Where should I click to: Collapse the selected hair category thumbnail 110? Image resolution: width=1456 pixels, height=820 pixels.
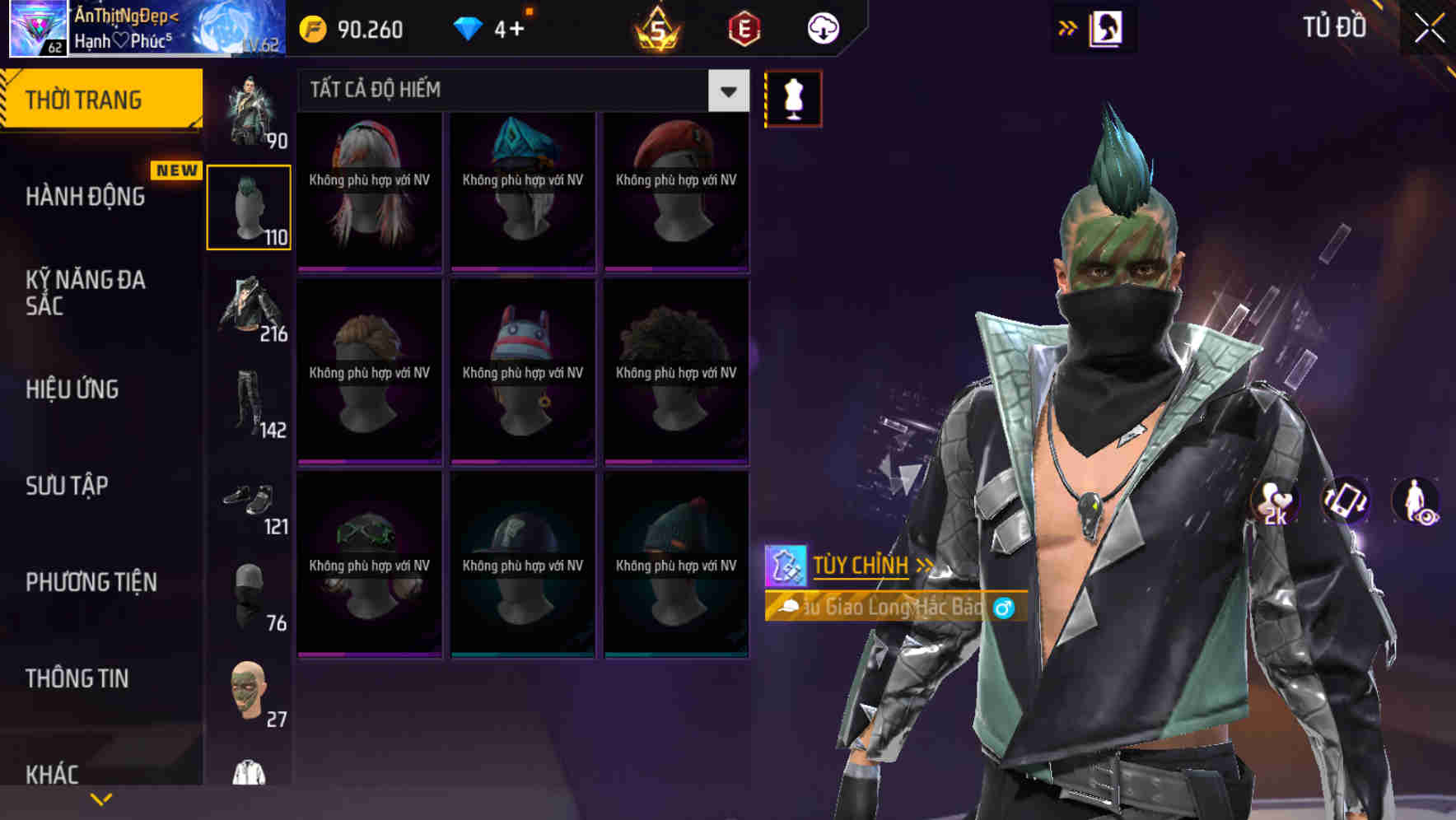click(x=250, y=206)
